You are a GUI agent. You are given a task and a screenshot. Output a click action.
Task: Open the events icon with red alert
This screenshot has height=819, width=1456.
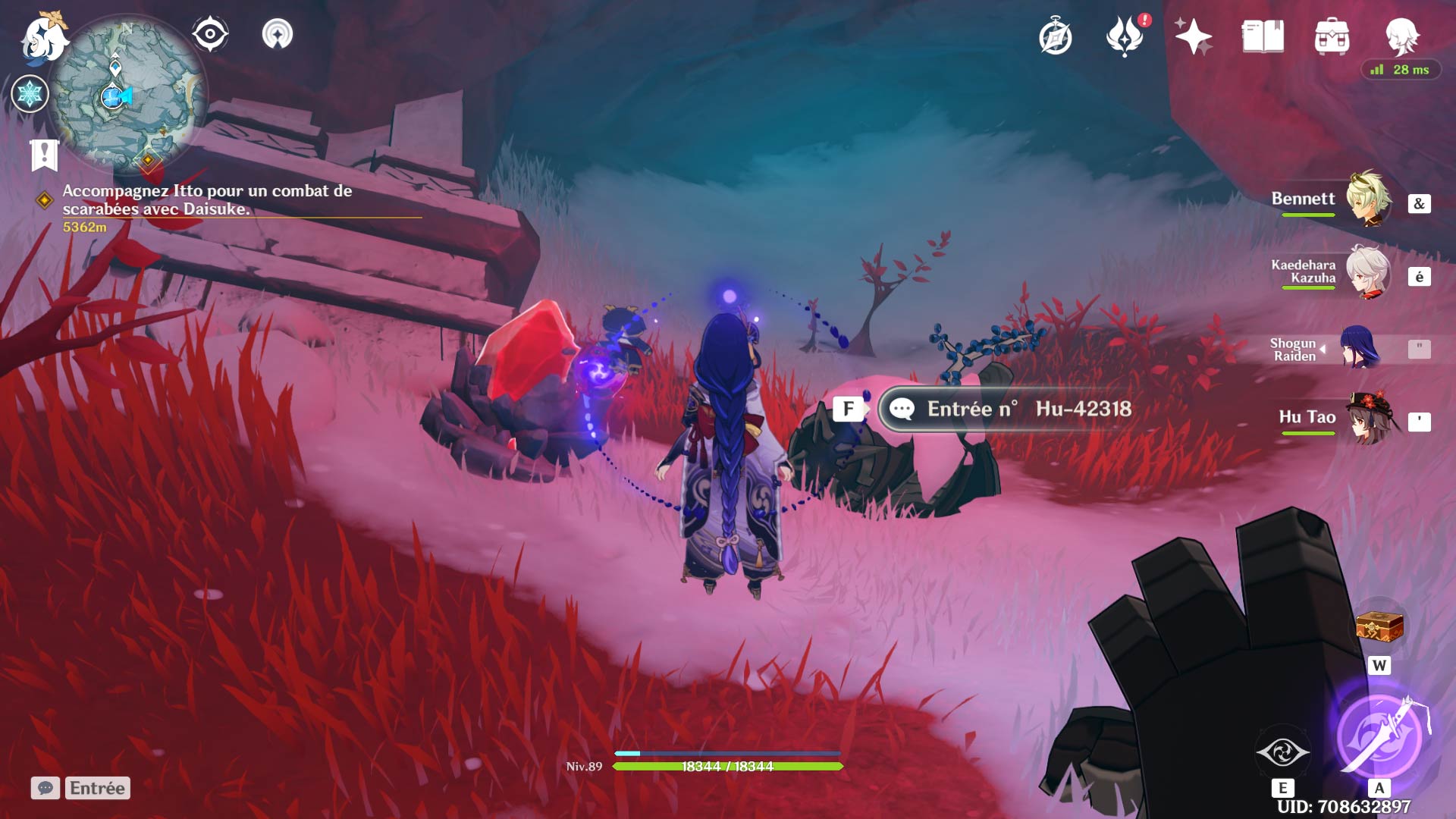(1125, 36)
